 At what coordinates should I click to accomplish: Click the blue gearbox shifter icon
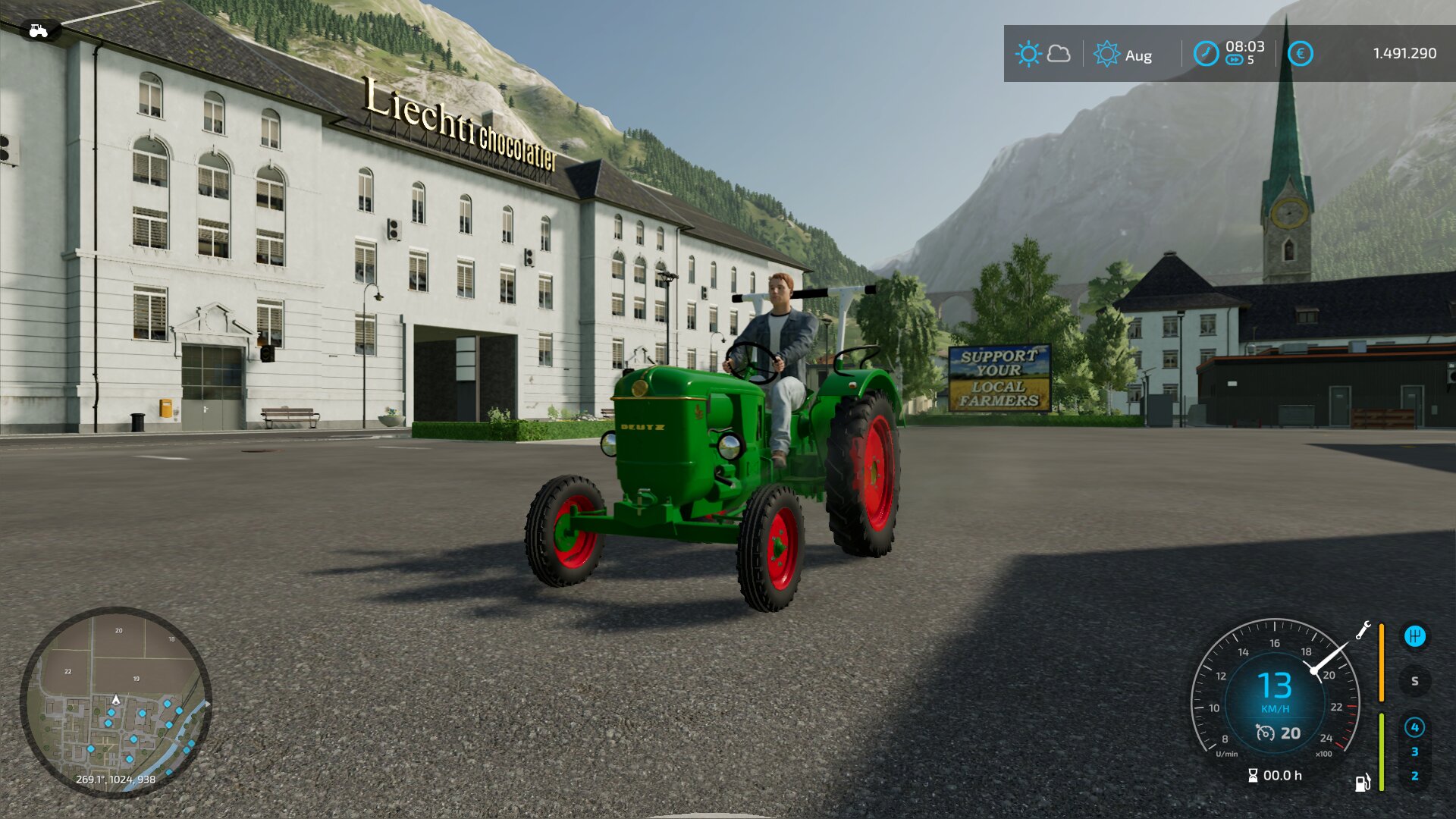1414,636
